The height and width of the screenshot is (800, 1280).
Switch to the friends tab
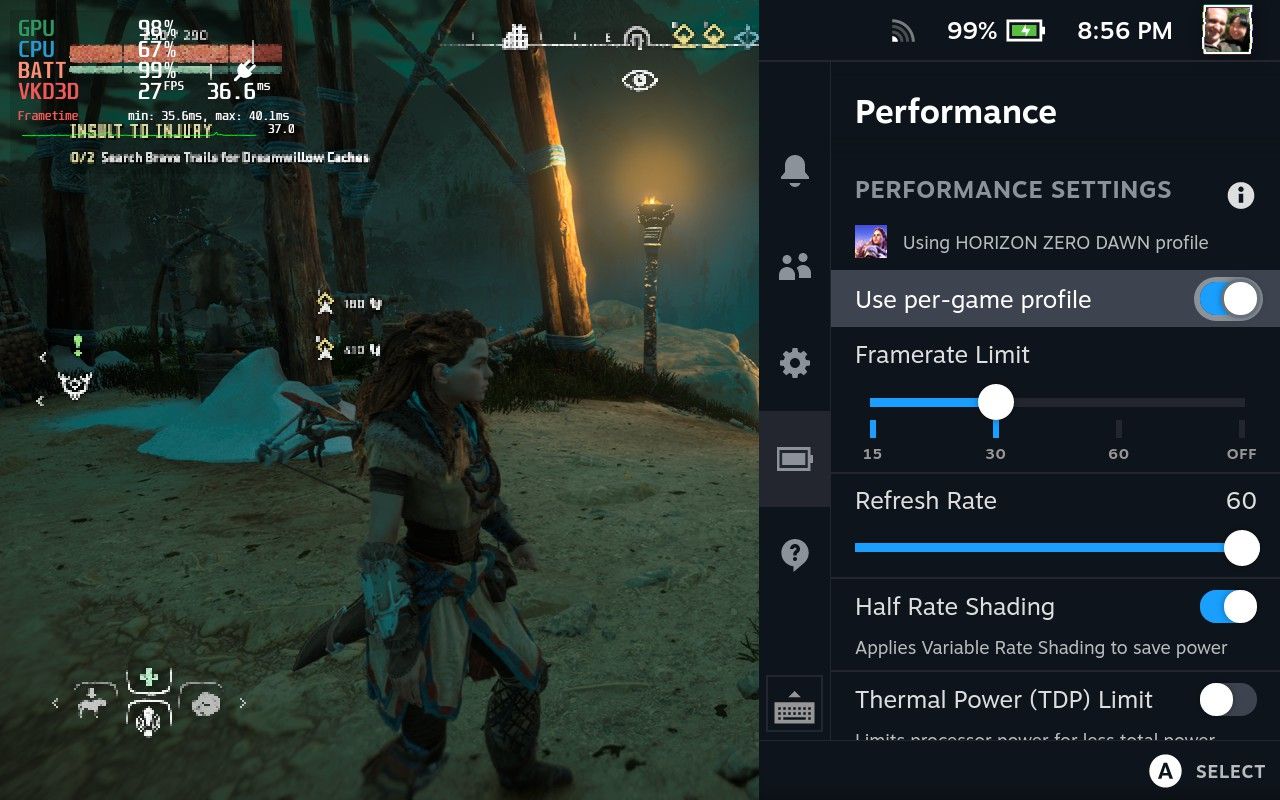tap(795, 267)
